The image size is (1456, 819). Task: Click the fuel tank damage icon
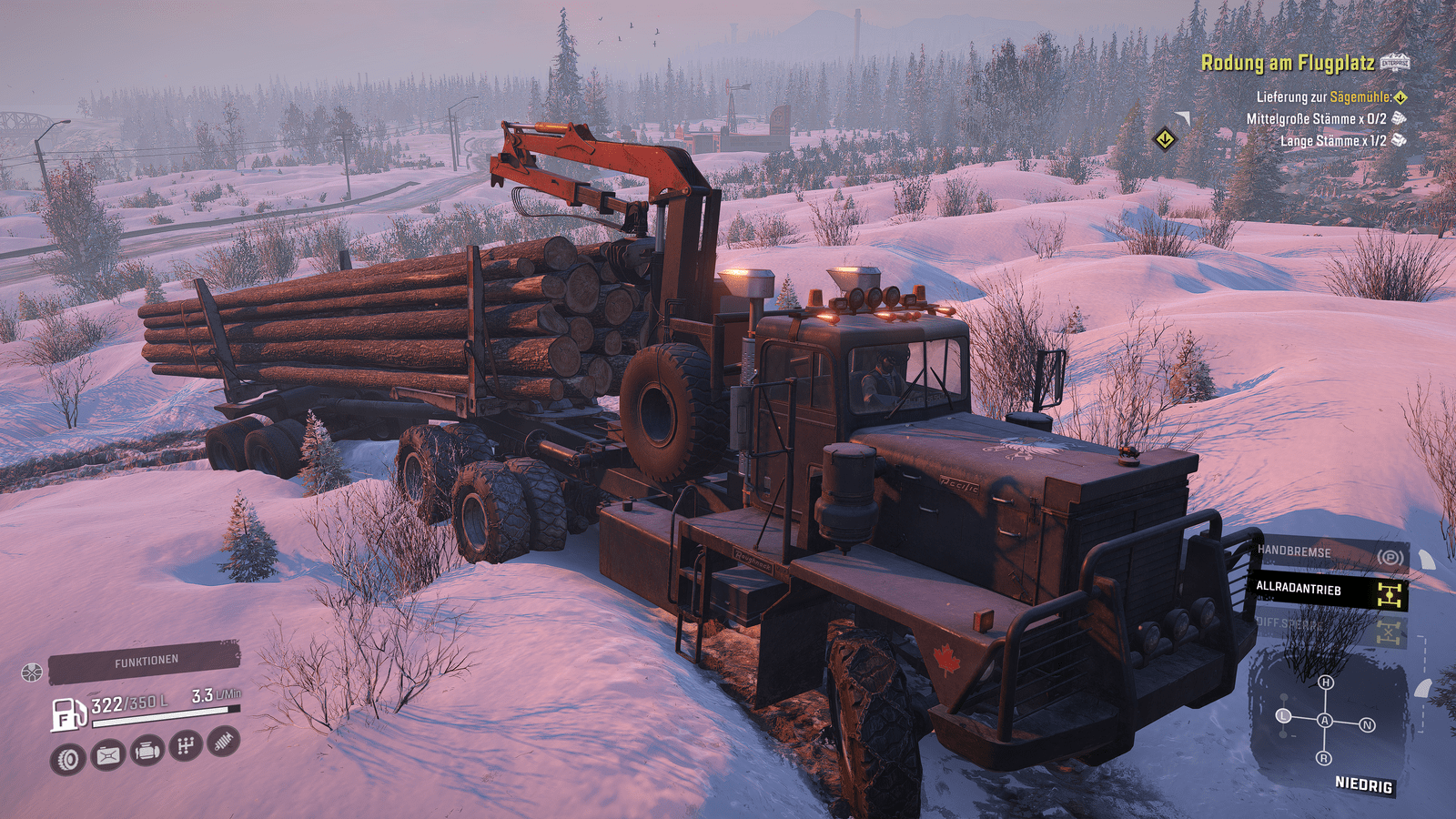tap(108, 754)
